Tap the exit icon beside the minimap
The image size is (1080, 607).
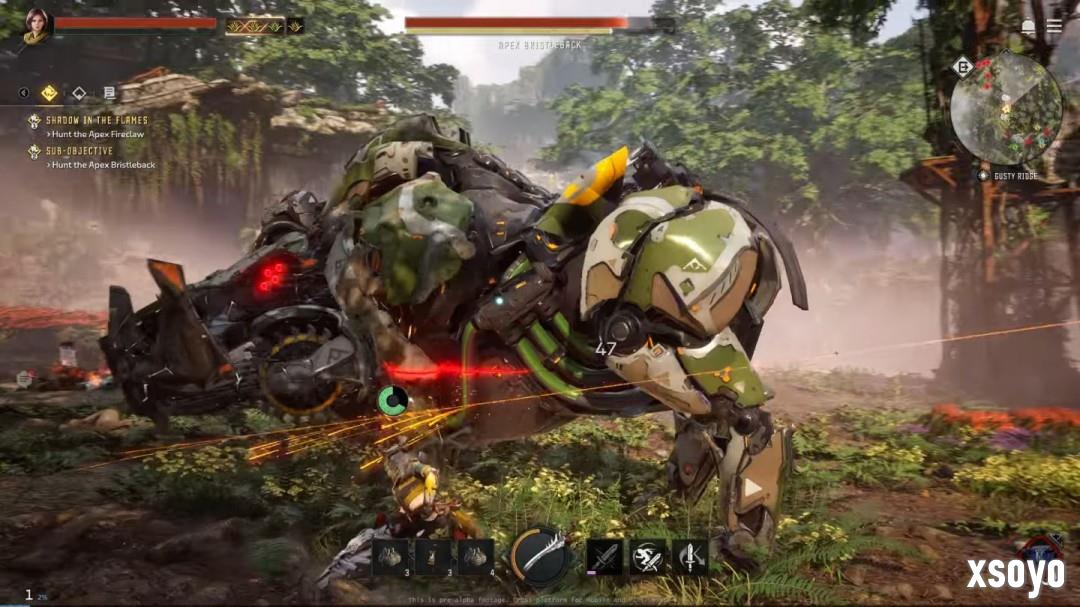coord(963,67)
